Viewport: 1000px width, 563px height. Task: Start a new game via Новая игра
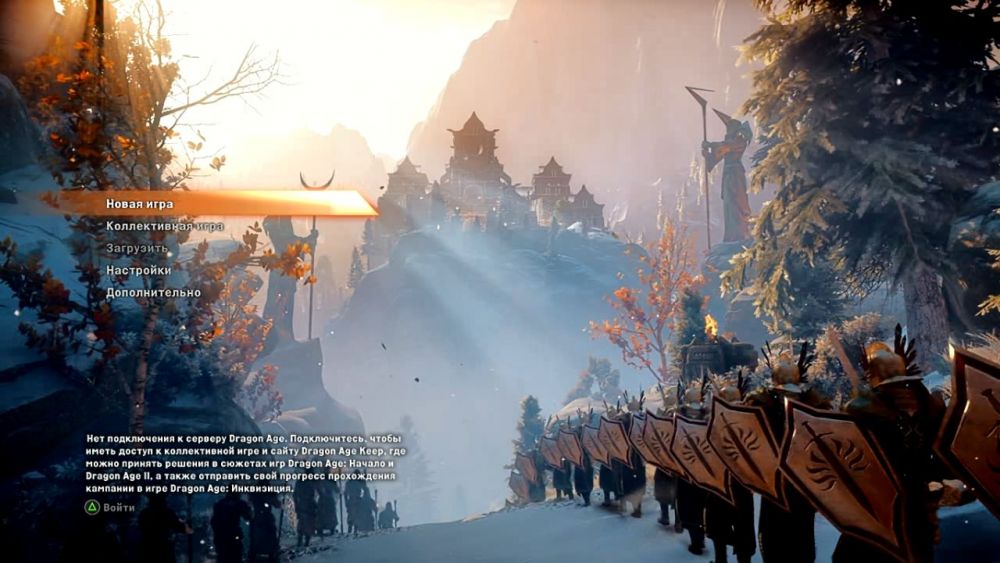tap(140, 204)
